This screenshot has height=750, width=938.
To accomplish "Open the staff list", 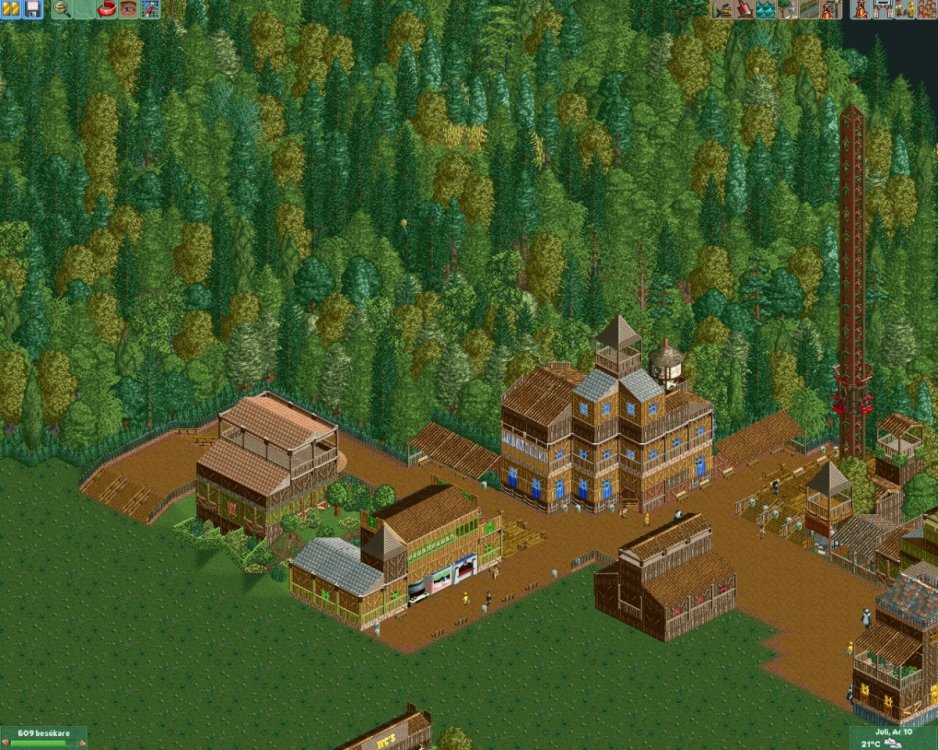I will 905,9.
